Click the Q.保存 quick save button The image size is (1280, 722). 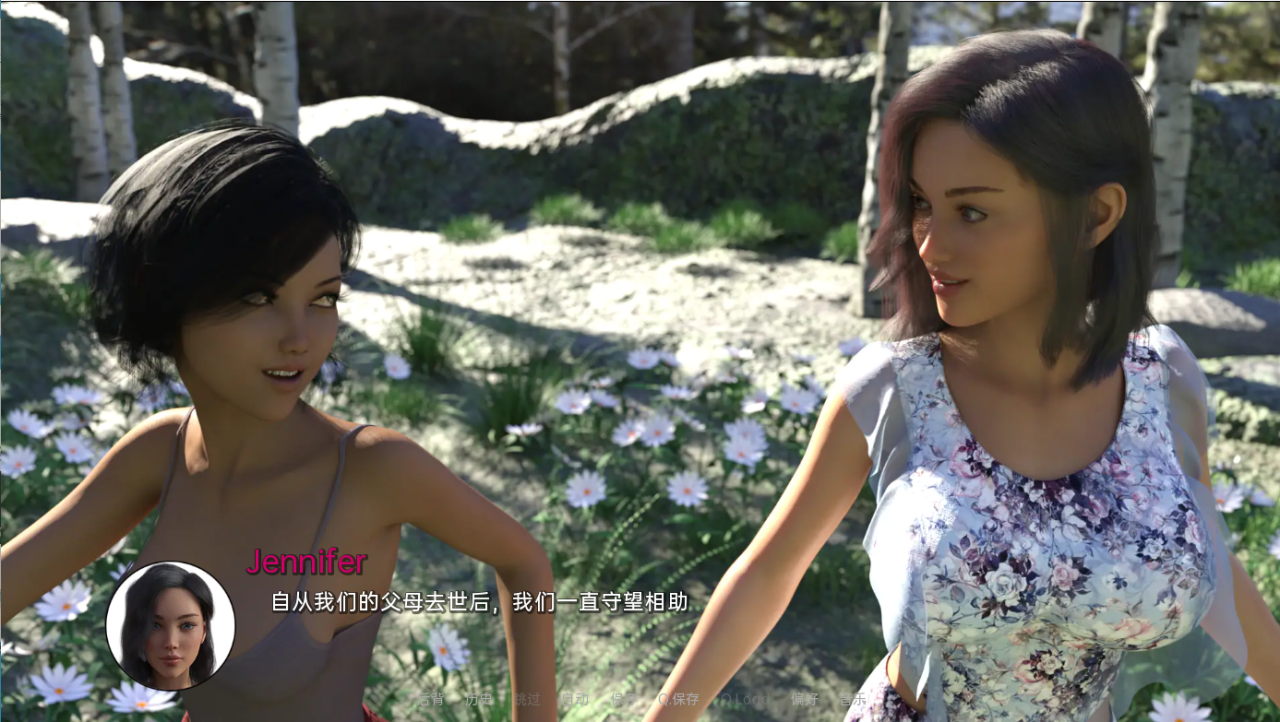(678, 700)
